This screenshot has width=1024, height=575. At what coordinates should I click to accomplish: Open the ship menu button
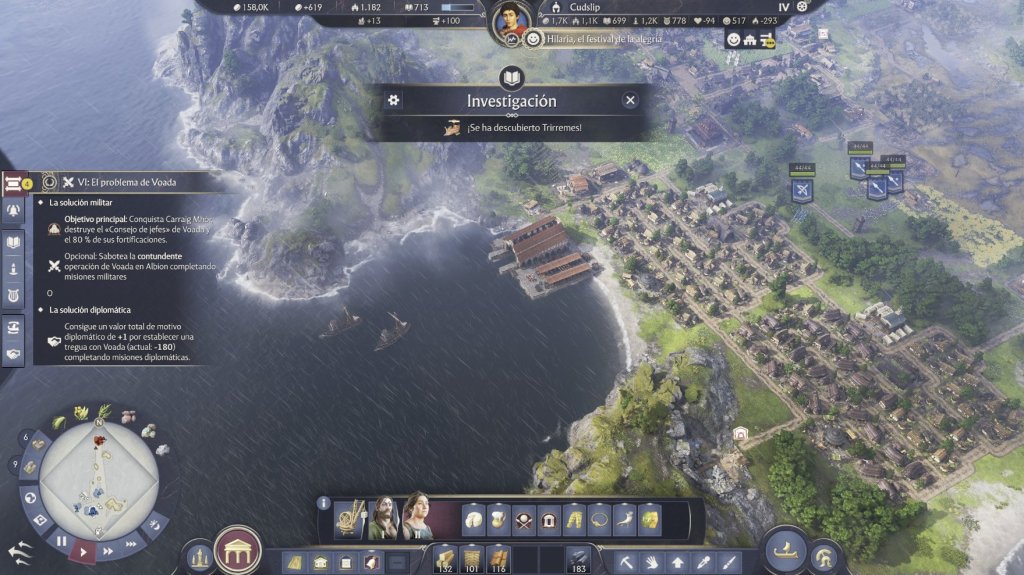[787, 549]
